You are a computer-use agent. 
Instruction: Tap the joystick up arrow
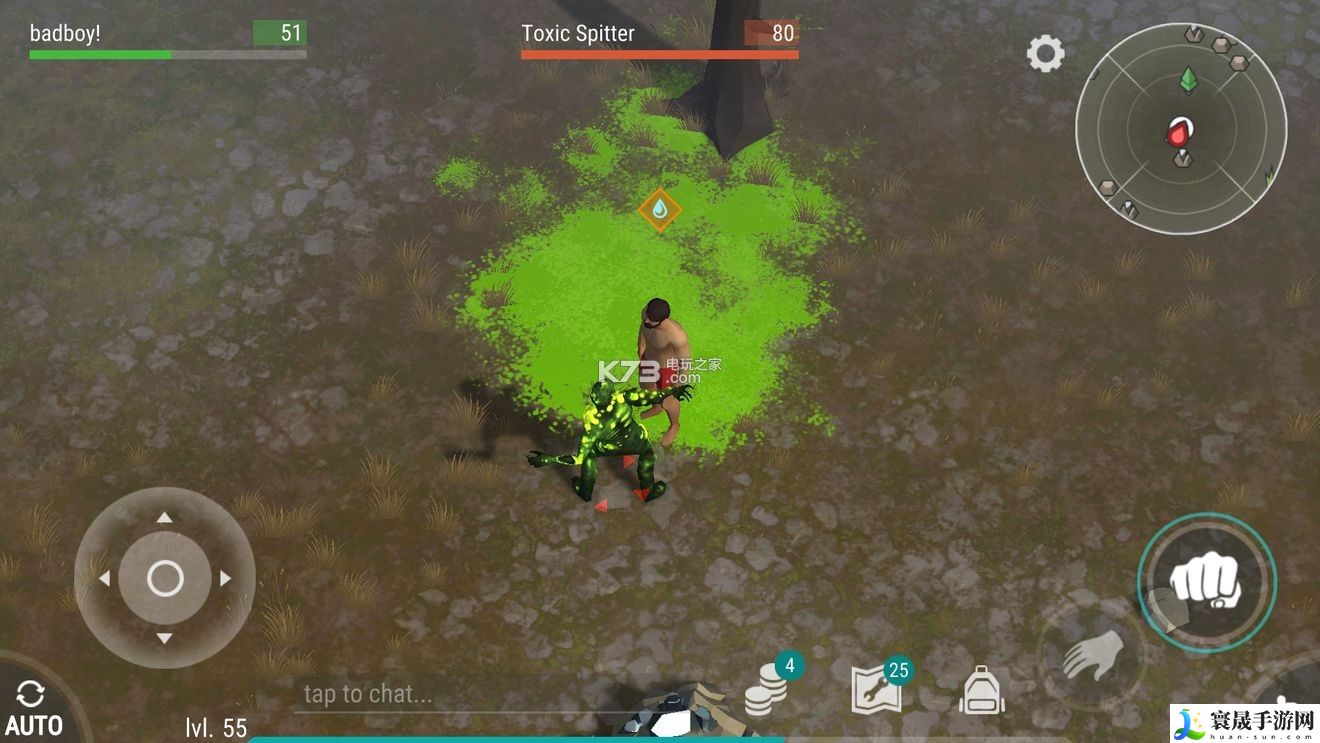pos(165,518)
